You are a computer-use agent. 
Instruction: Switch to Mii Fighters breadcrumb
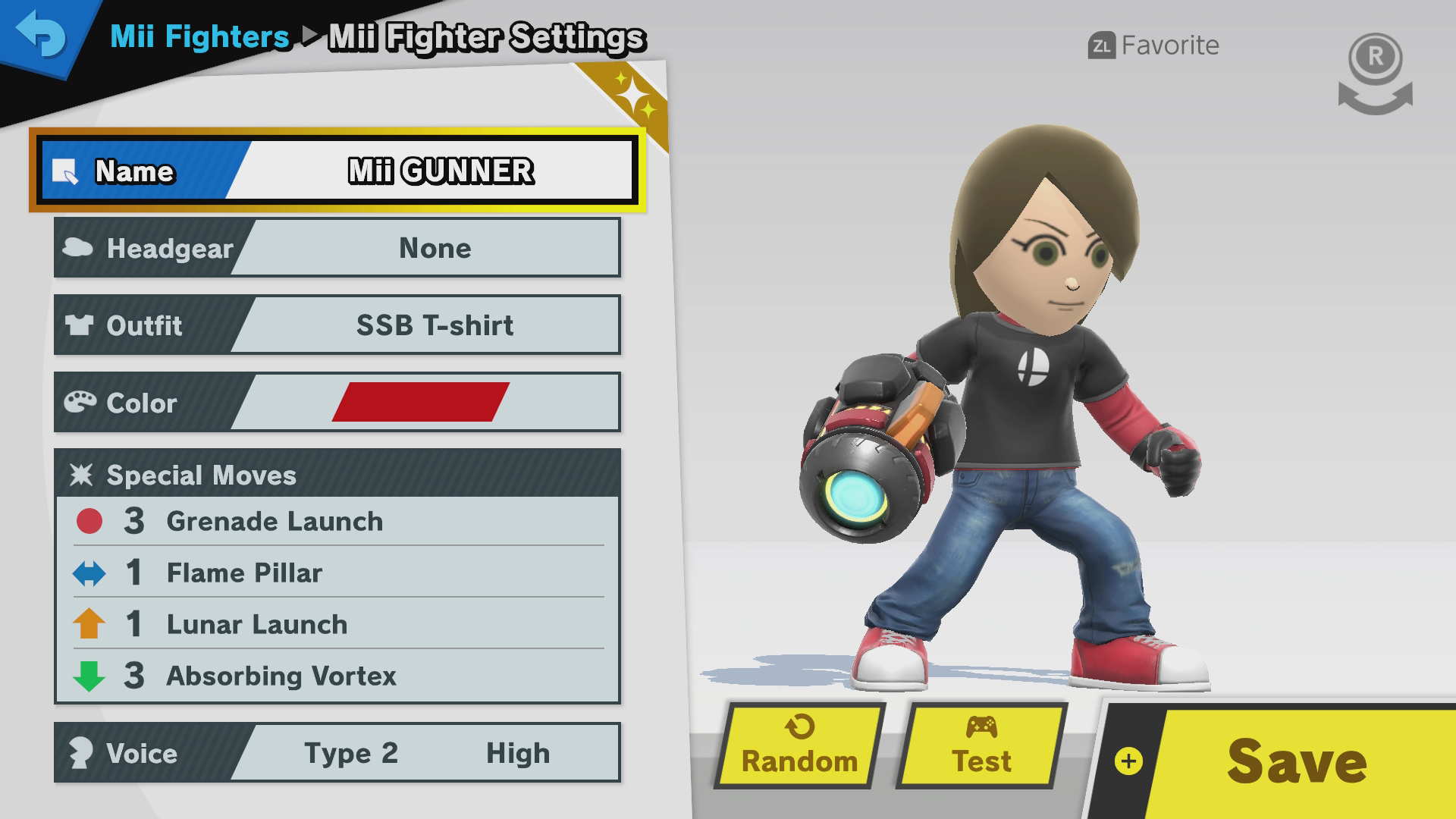(x=199, y=36)
